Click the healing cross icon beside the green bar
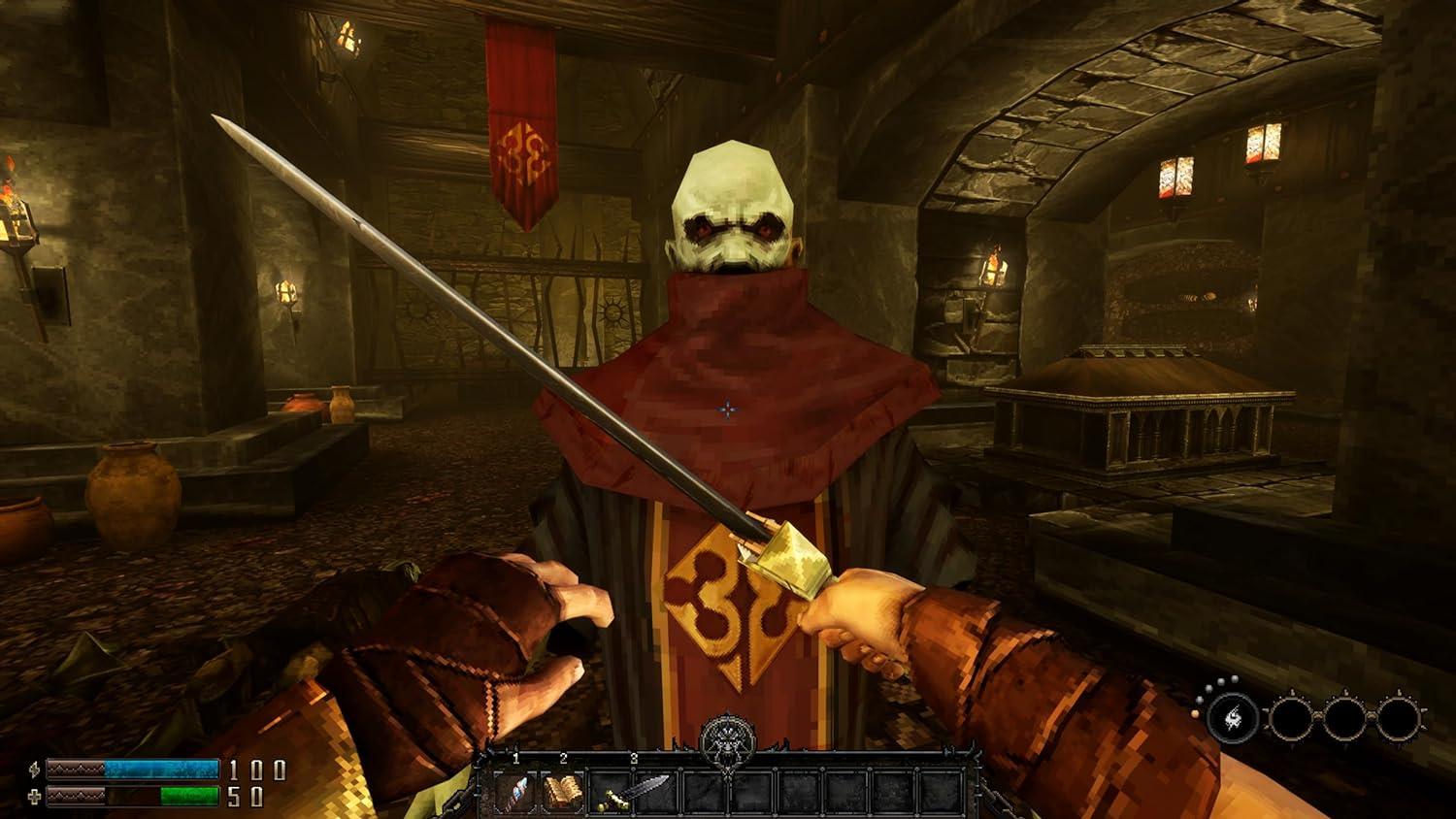The image size is (1456, 819). click(34, 795)
